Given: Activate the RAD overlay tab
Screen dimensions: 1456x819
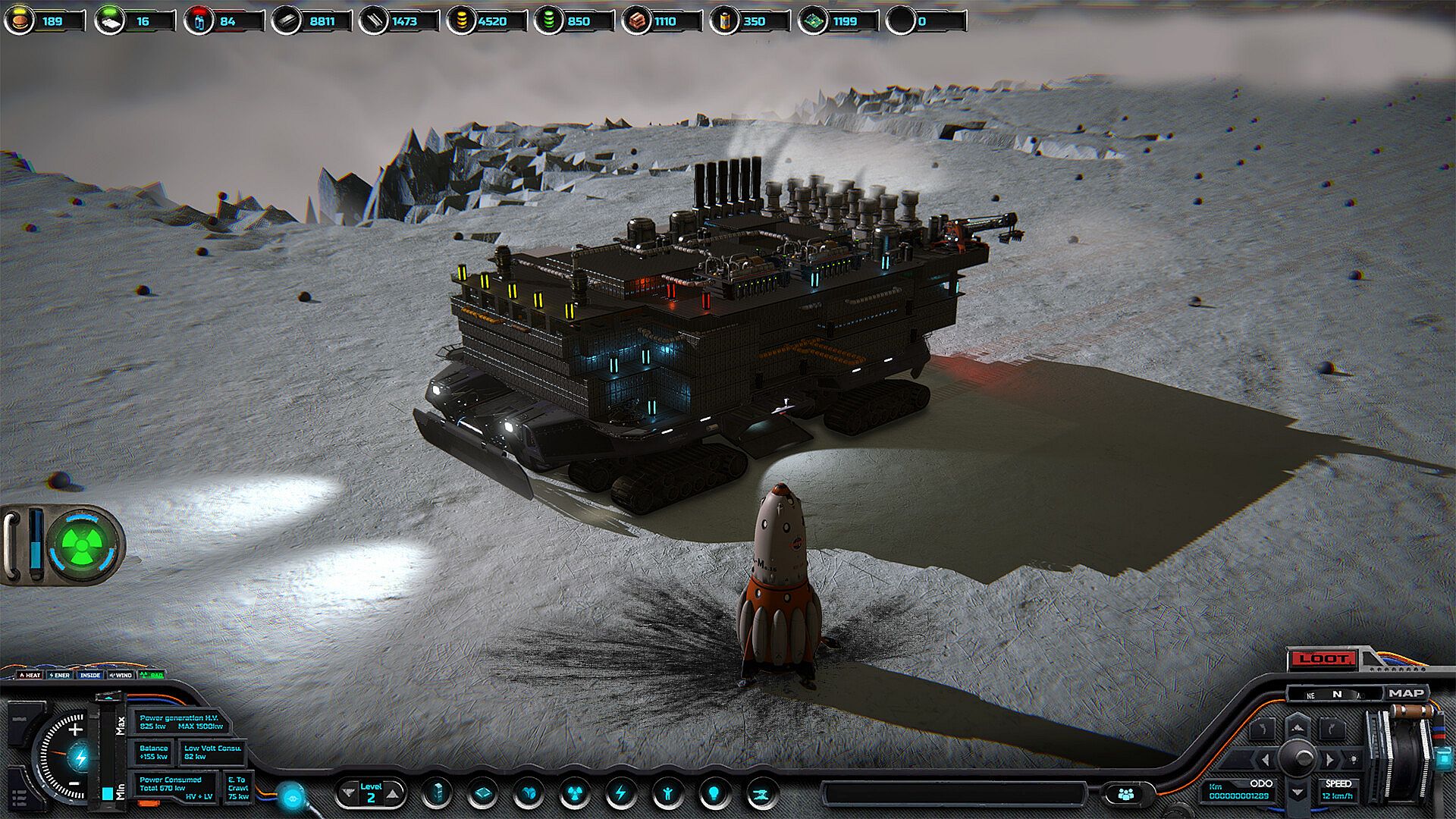Looking at the screenshot, I should [x=152, y=675].
